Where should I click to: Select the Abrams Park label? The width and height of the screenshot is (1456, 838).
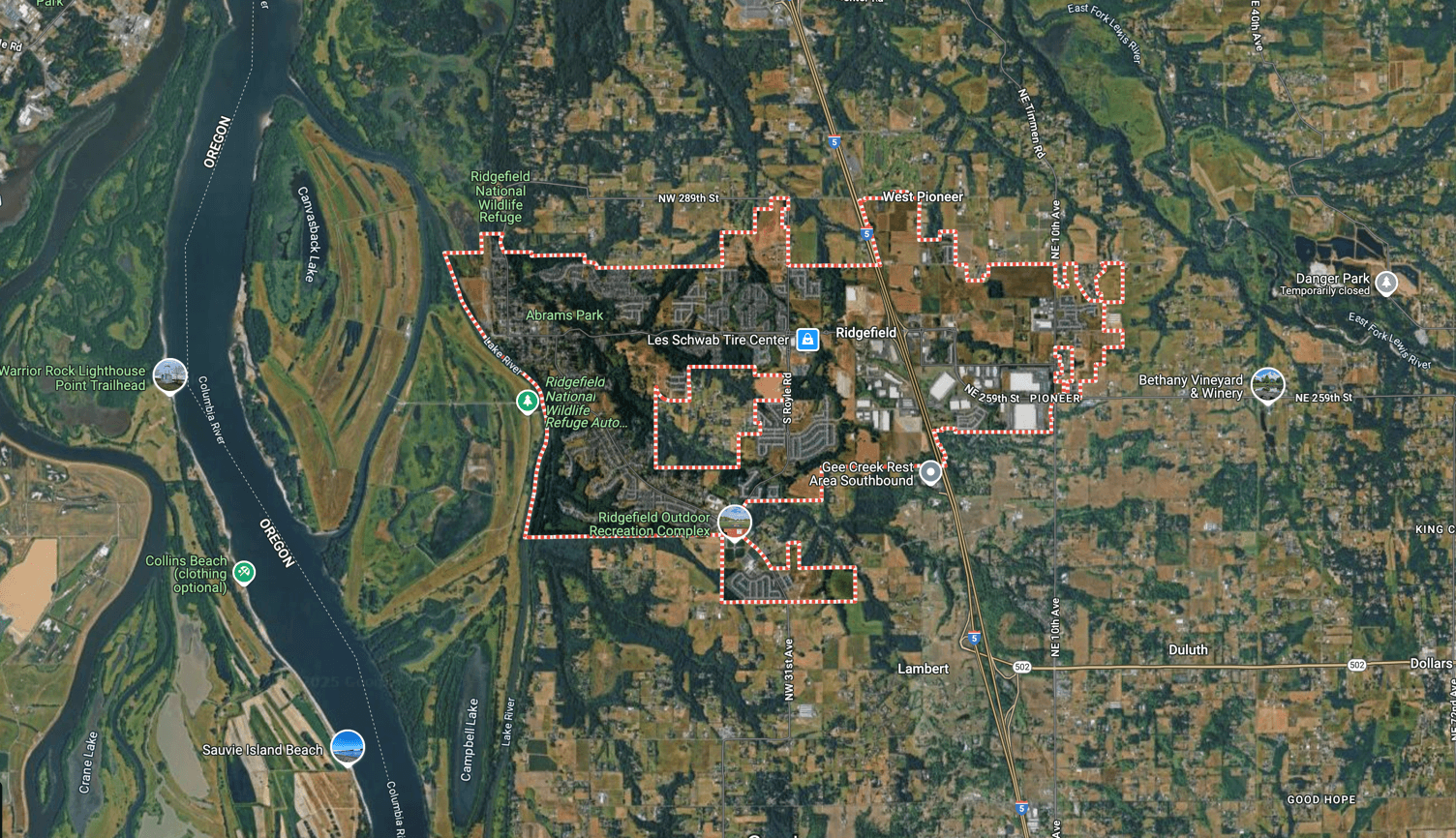coord(562,314)
